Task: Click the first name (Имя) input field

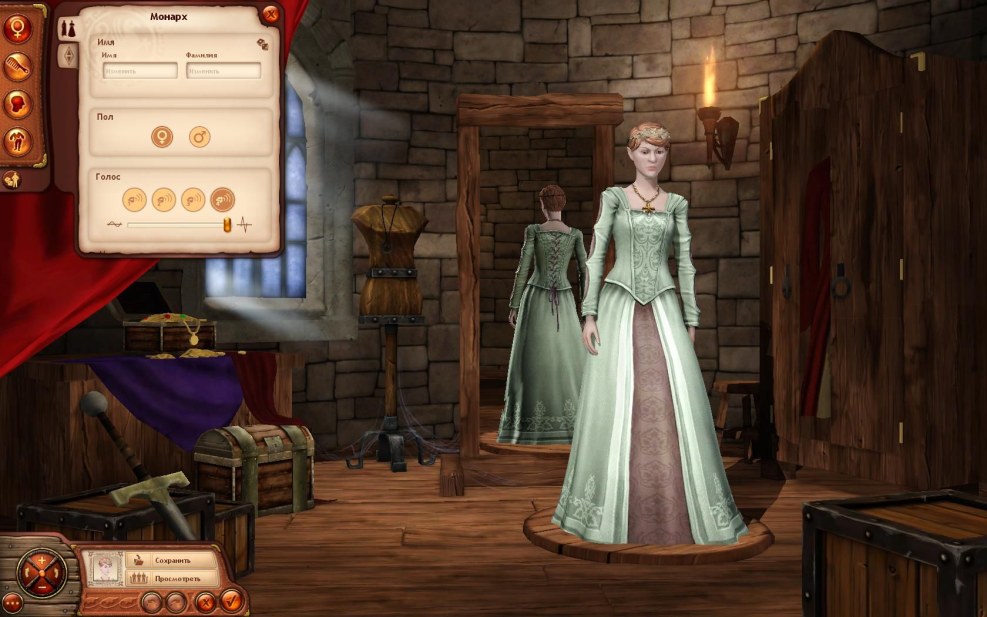Action: pos(140,71)
